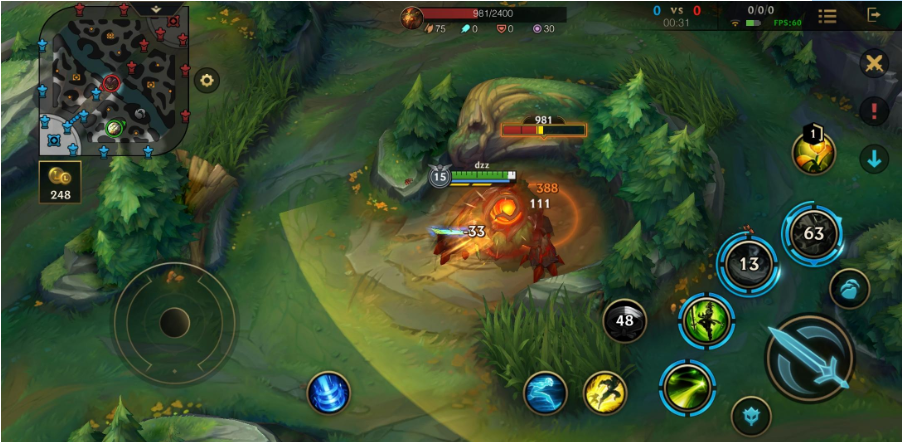The image size is (902, 442).
Task: Tap the crossed swords ping button
Action: click(x=874, y=64)
